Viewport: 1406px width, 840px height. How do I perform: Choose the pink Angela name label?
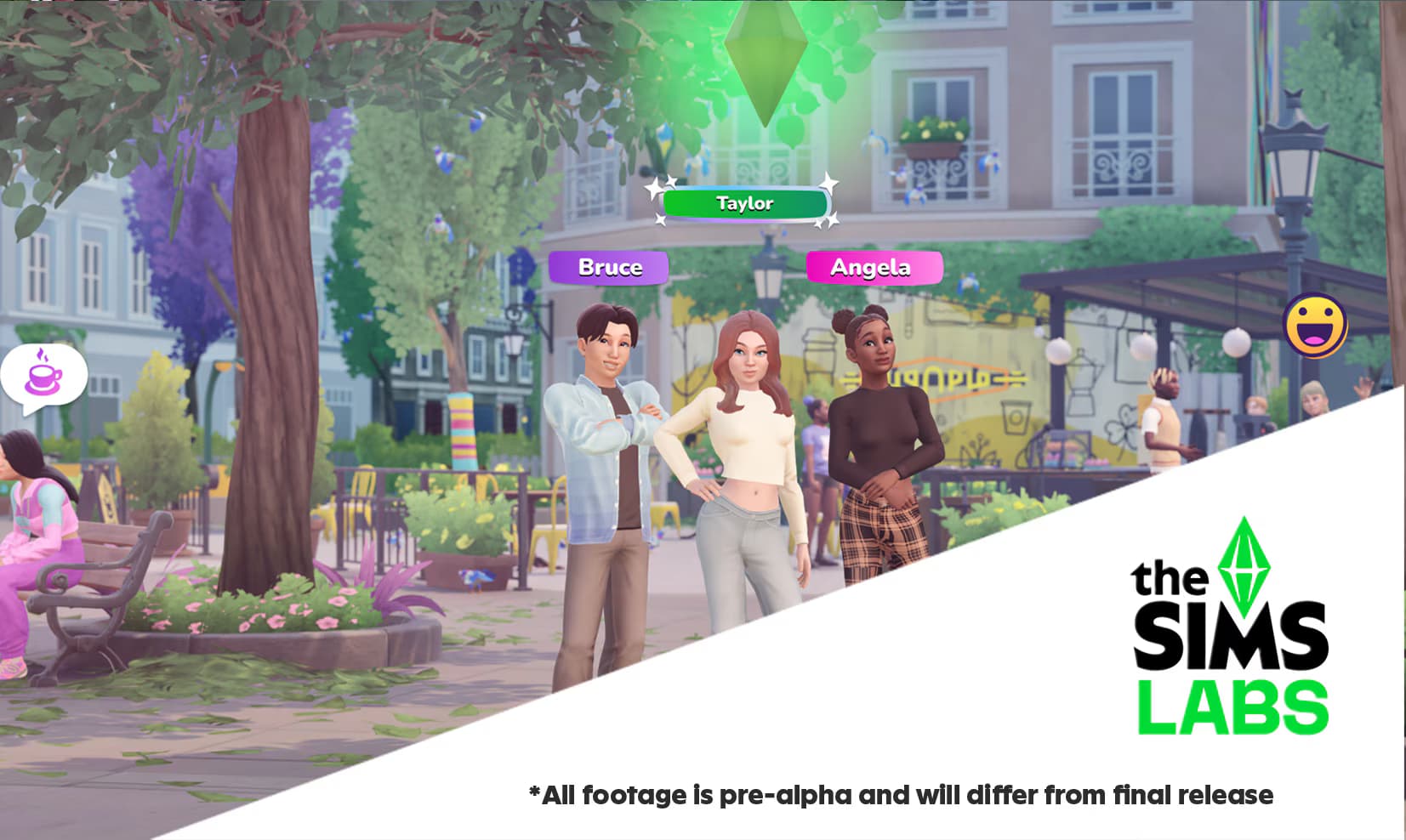(874, 268)
